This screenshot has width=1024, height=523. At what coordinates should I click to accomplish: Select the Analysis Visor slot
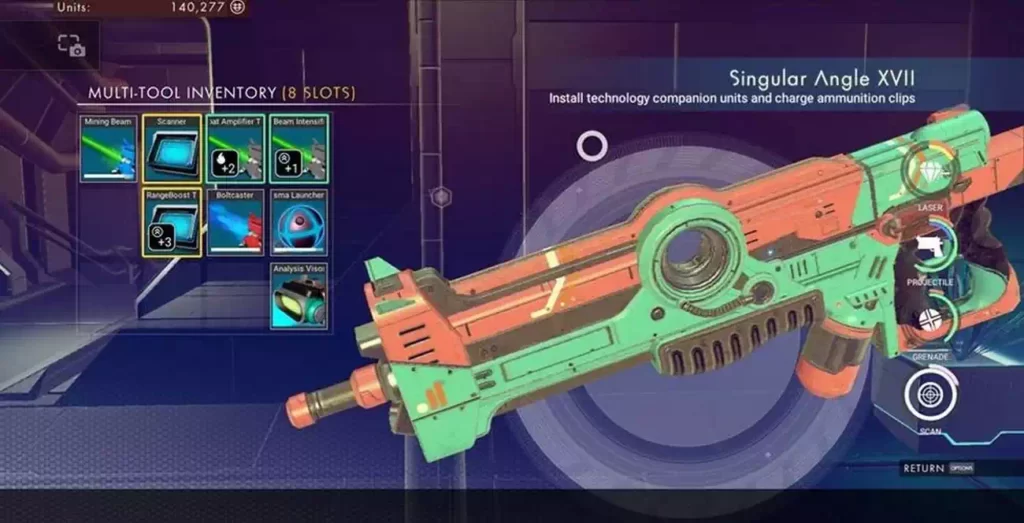(x=299, y=295)
